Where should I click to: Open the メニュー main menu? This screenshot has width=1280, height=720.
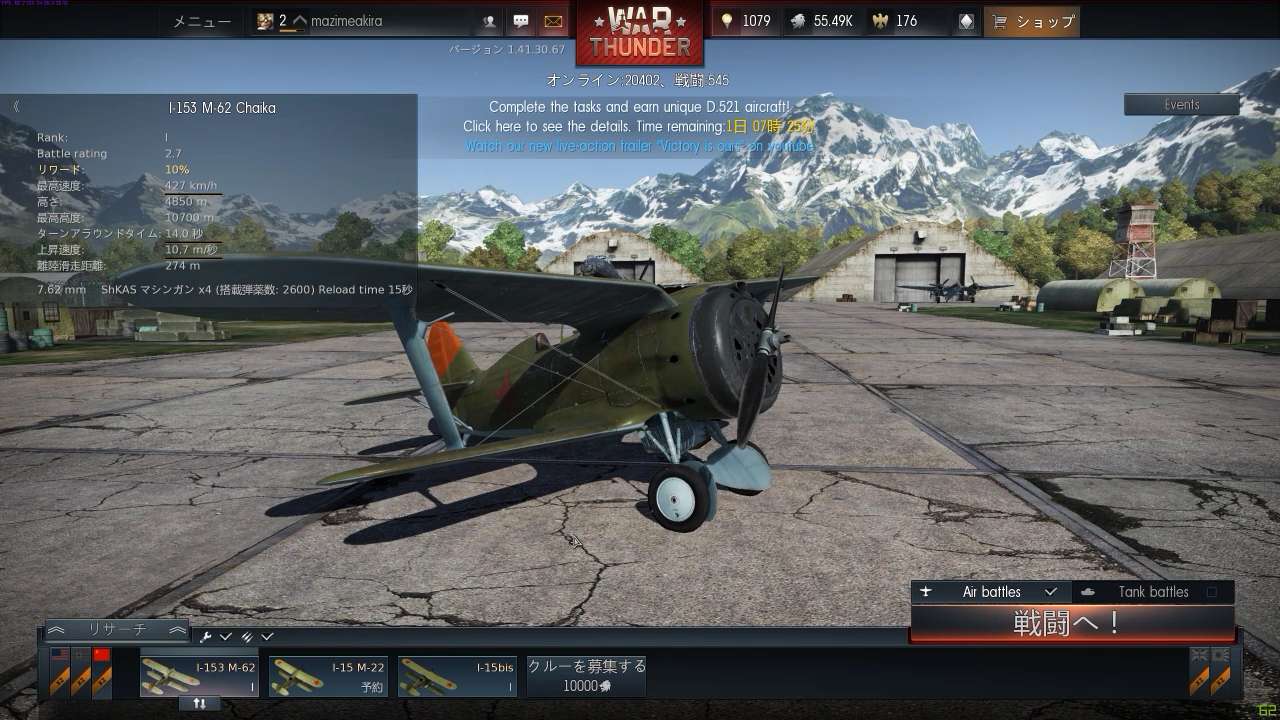point(201,21)
